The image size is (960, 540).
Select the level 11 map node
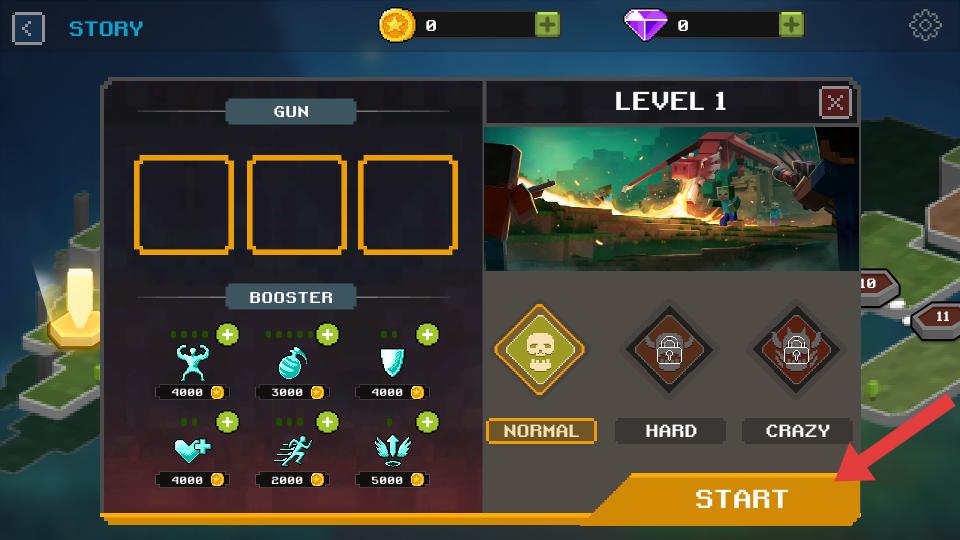tap(940, 317)
